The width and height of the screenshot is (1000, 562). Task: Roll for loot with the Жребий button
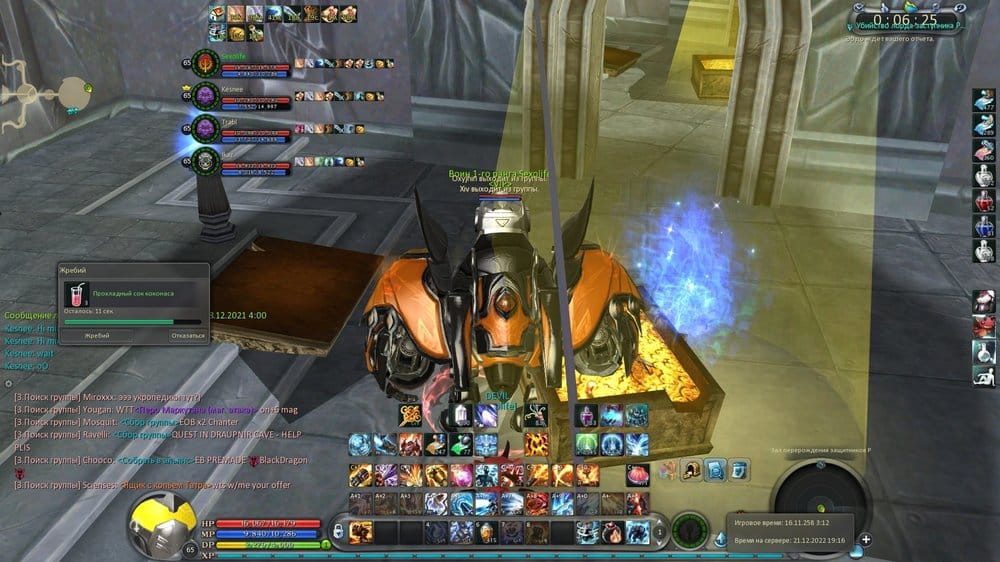click(x=97, y=336)
